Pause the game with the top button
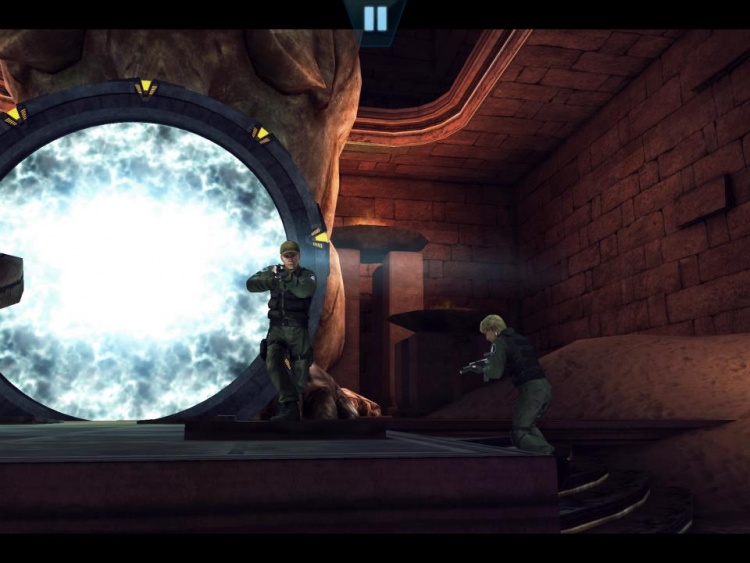 375,18
